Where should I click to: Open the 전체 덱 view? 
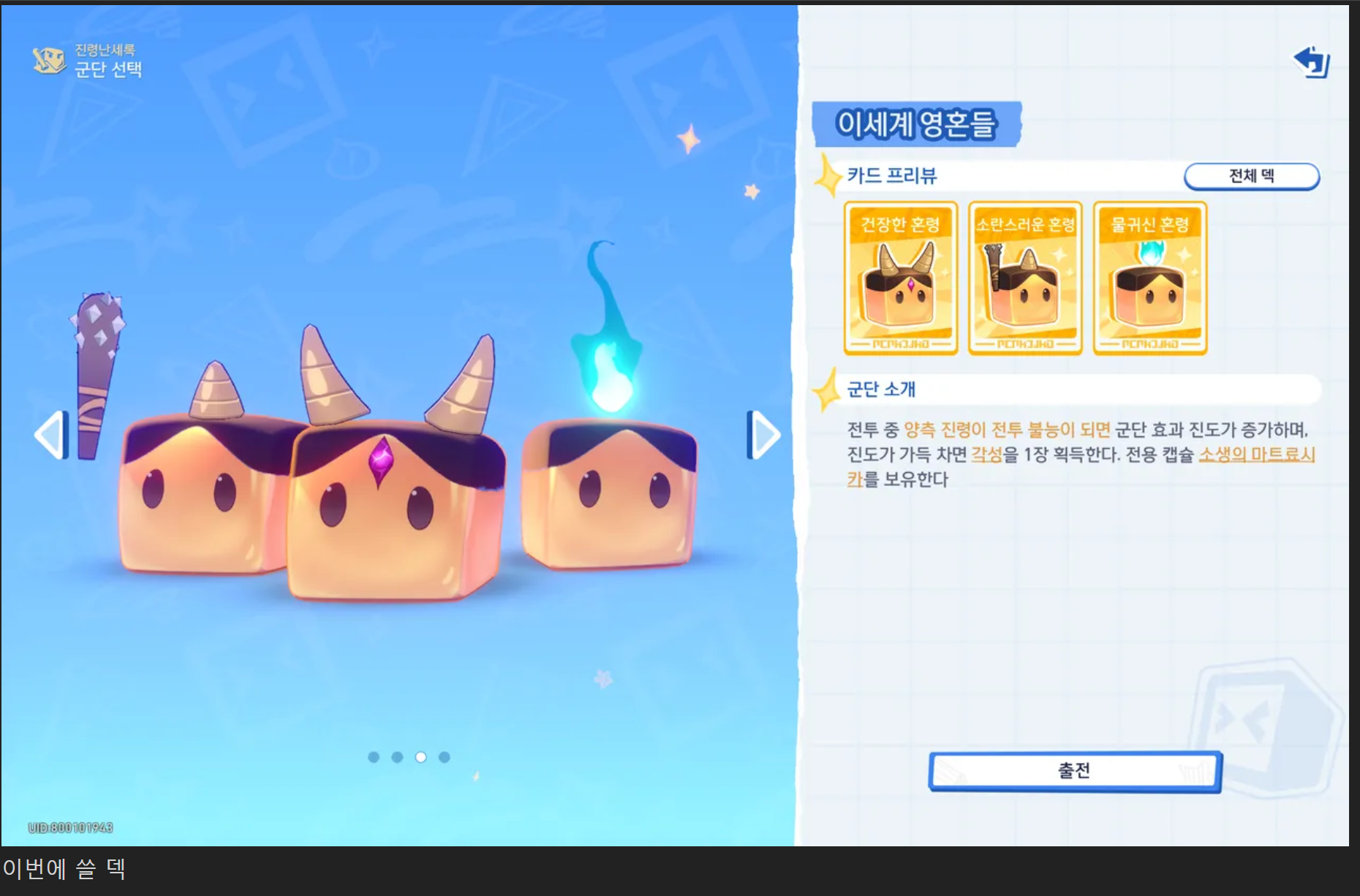coord(1251,175)
